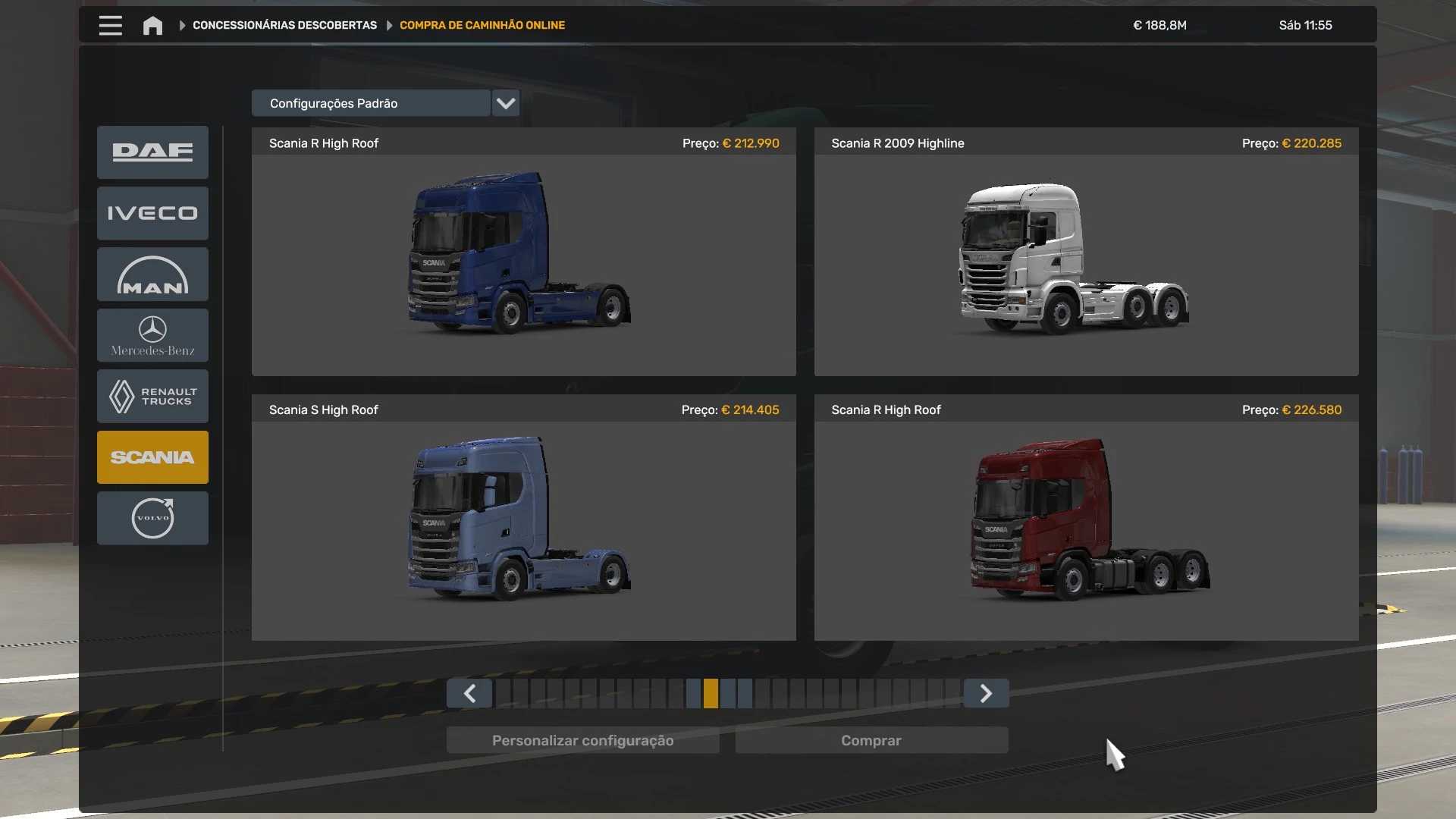This screenshot has height=819, width=1456.
Task: Open the hamburger main menu
Action: [x=110, y=25]
